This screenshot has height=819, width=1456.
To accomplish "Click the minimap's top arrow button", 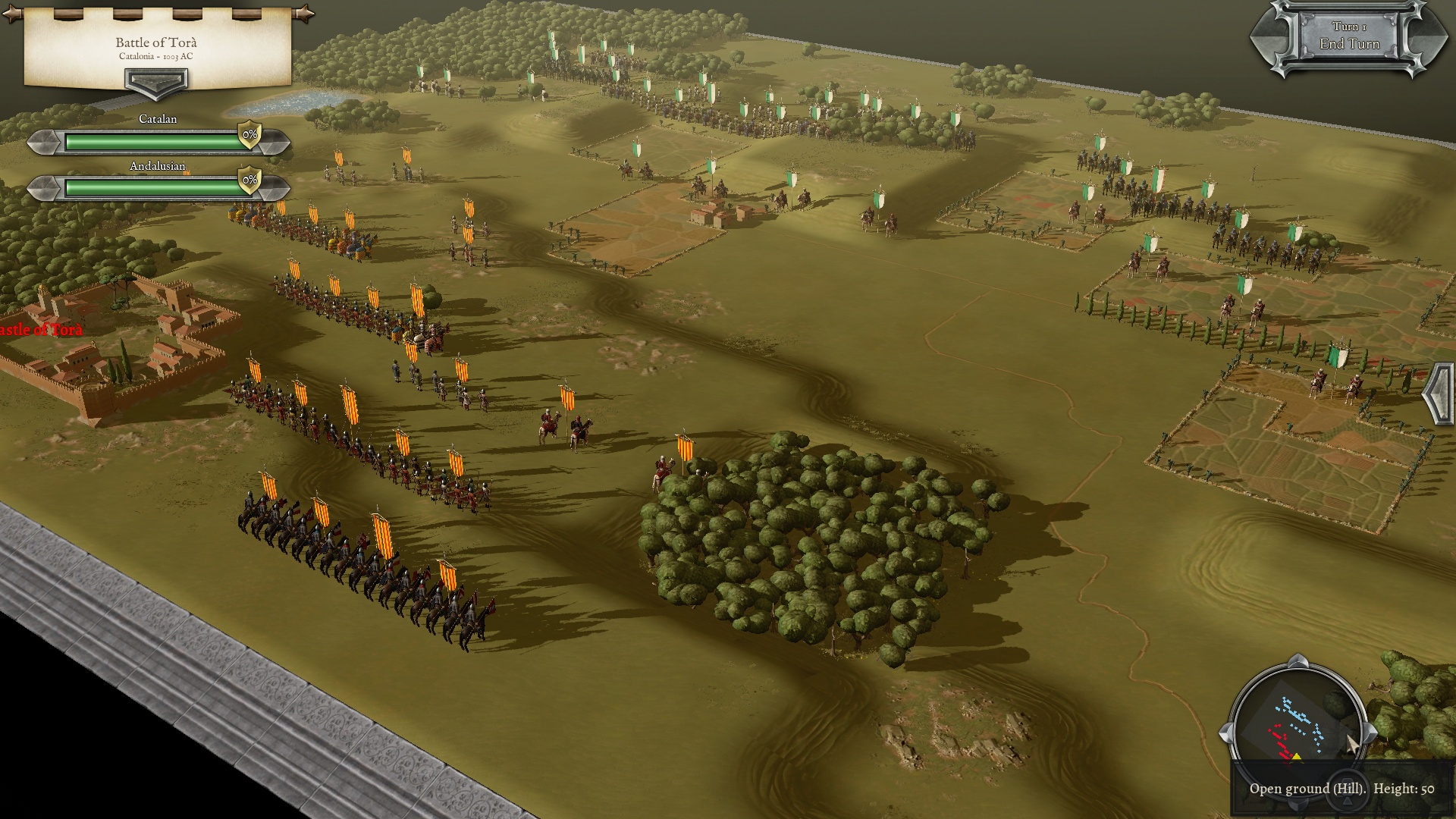I will pyautogui.click(x=1298, y=661).
